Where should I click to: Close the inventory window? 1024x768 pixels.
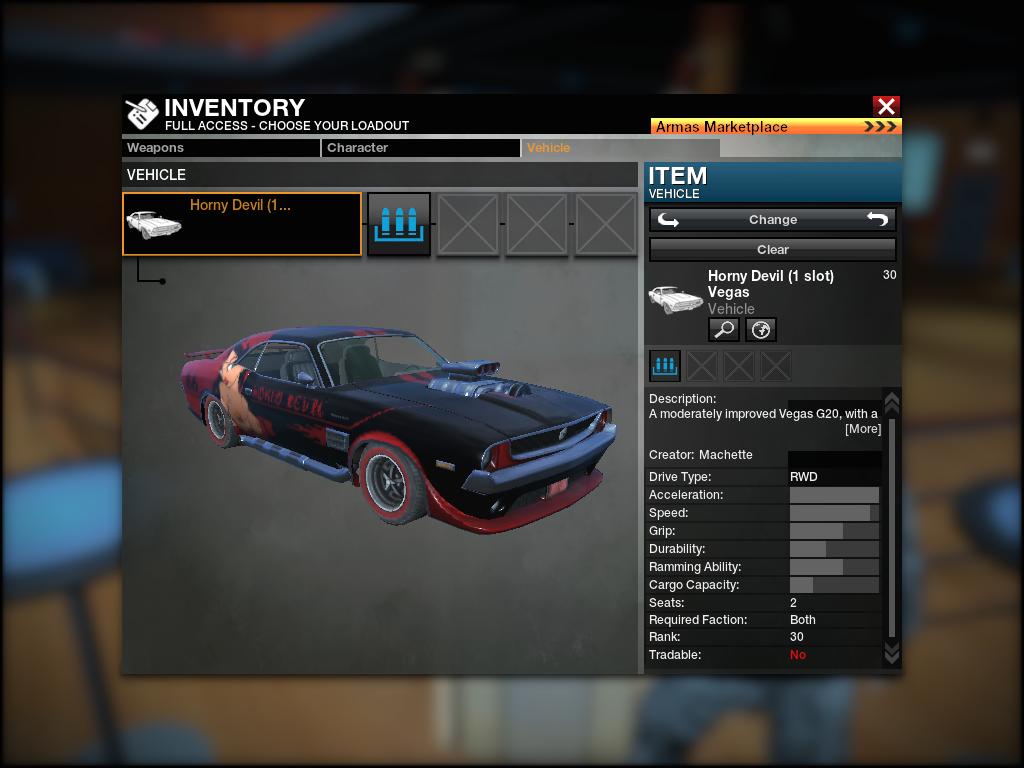coord(885,106)
